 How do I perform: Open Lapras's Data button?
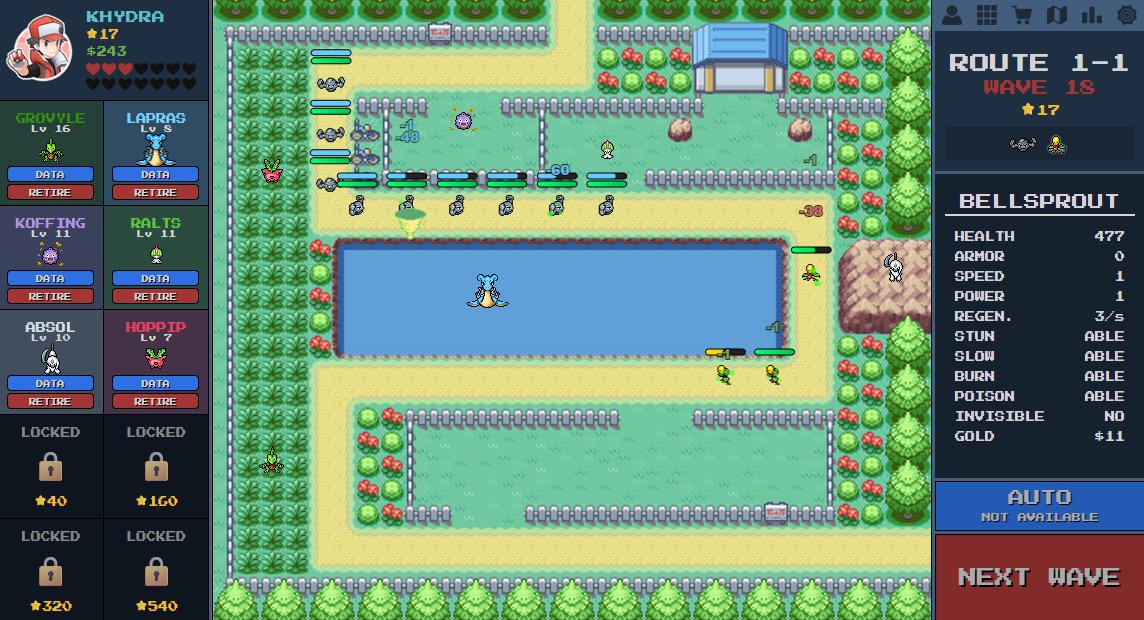pyautogui.click(x=155, y=174)
